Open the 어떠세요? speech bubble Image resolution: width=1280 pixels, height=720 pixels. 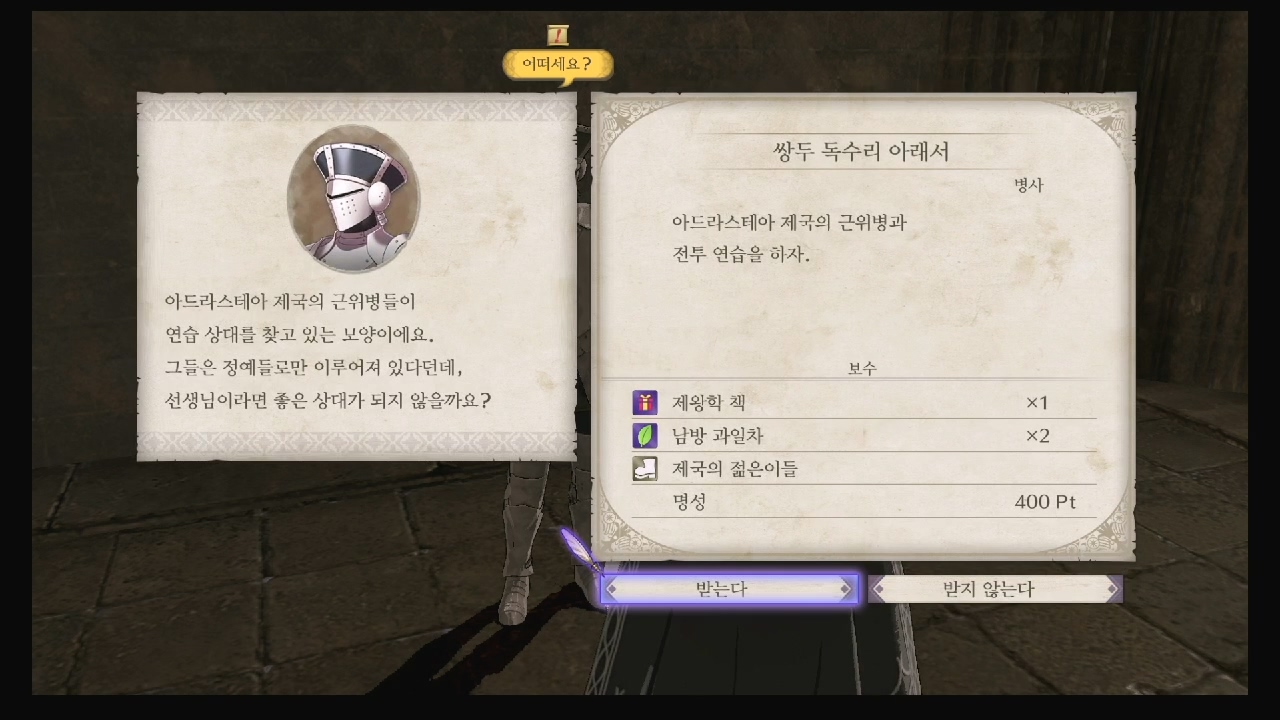tap(558, 61)
